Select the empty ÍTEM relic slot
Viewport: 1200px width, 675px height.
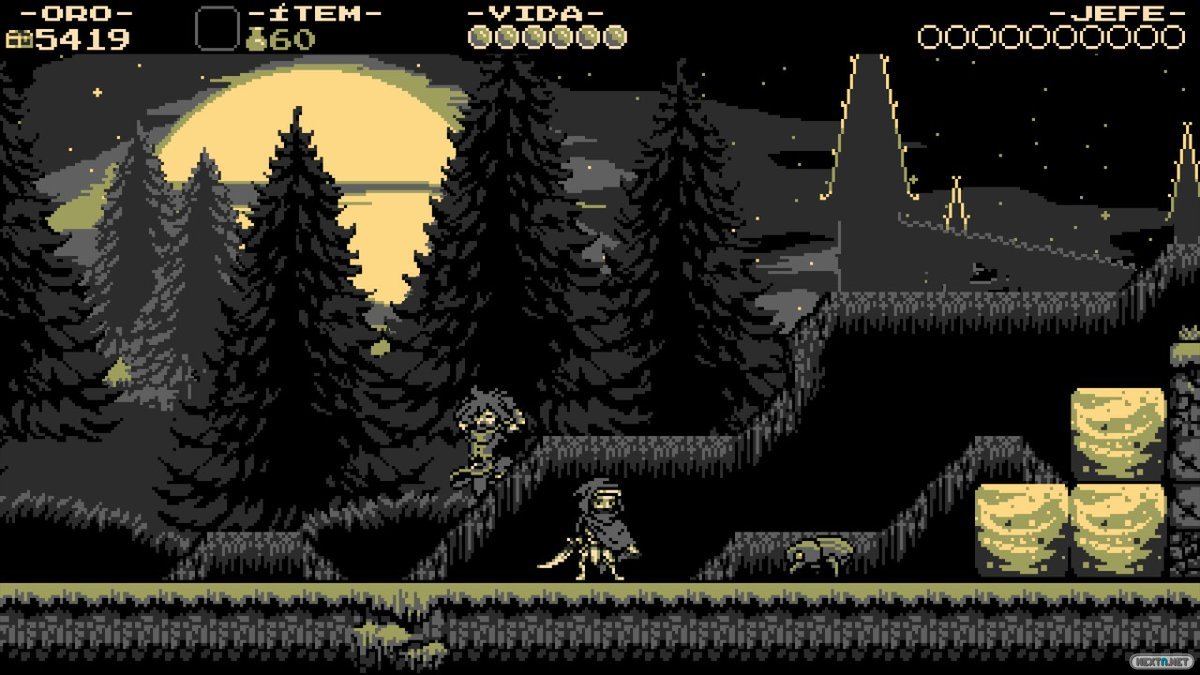pos(217,29)
